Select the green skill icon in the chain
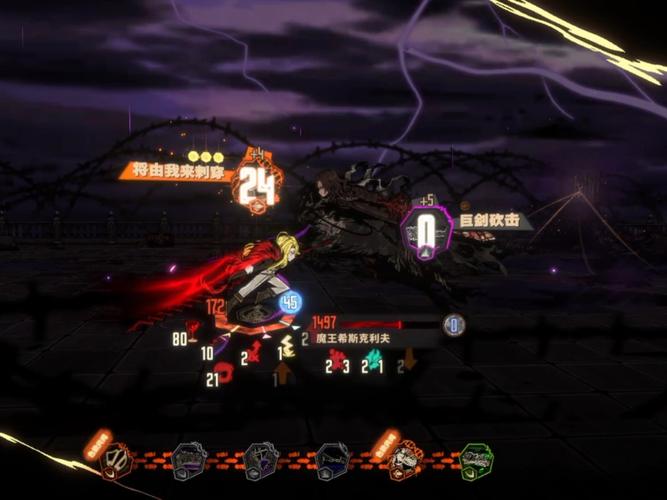The image size is (667, 500). pyautogui.click(x=476, y=460)
